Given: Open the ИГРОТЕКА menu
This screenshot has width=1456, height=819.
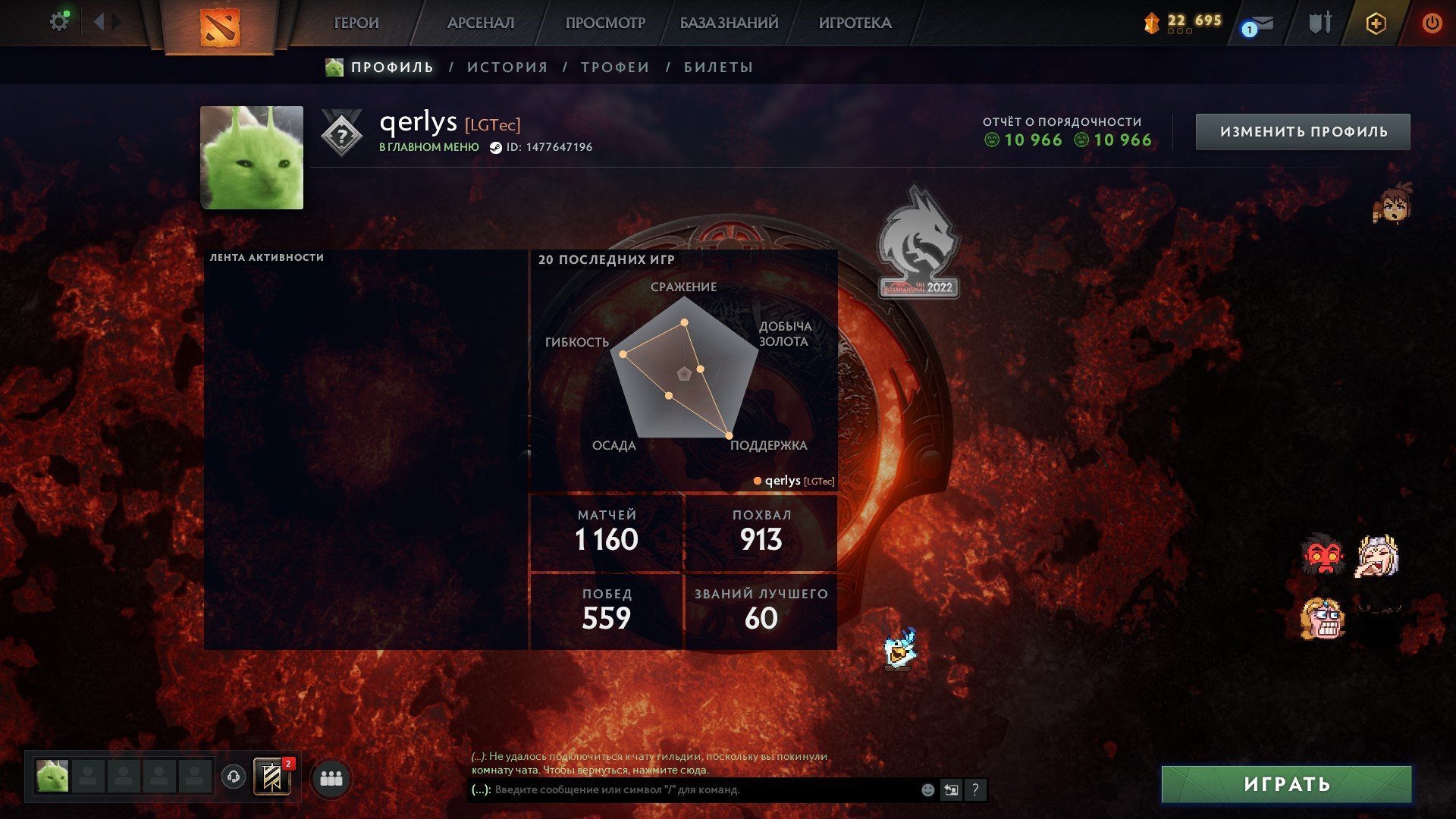Looking at the screenshot, I should point(855,24).
